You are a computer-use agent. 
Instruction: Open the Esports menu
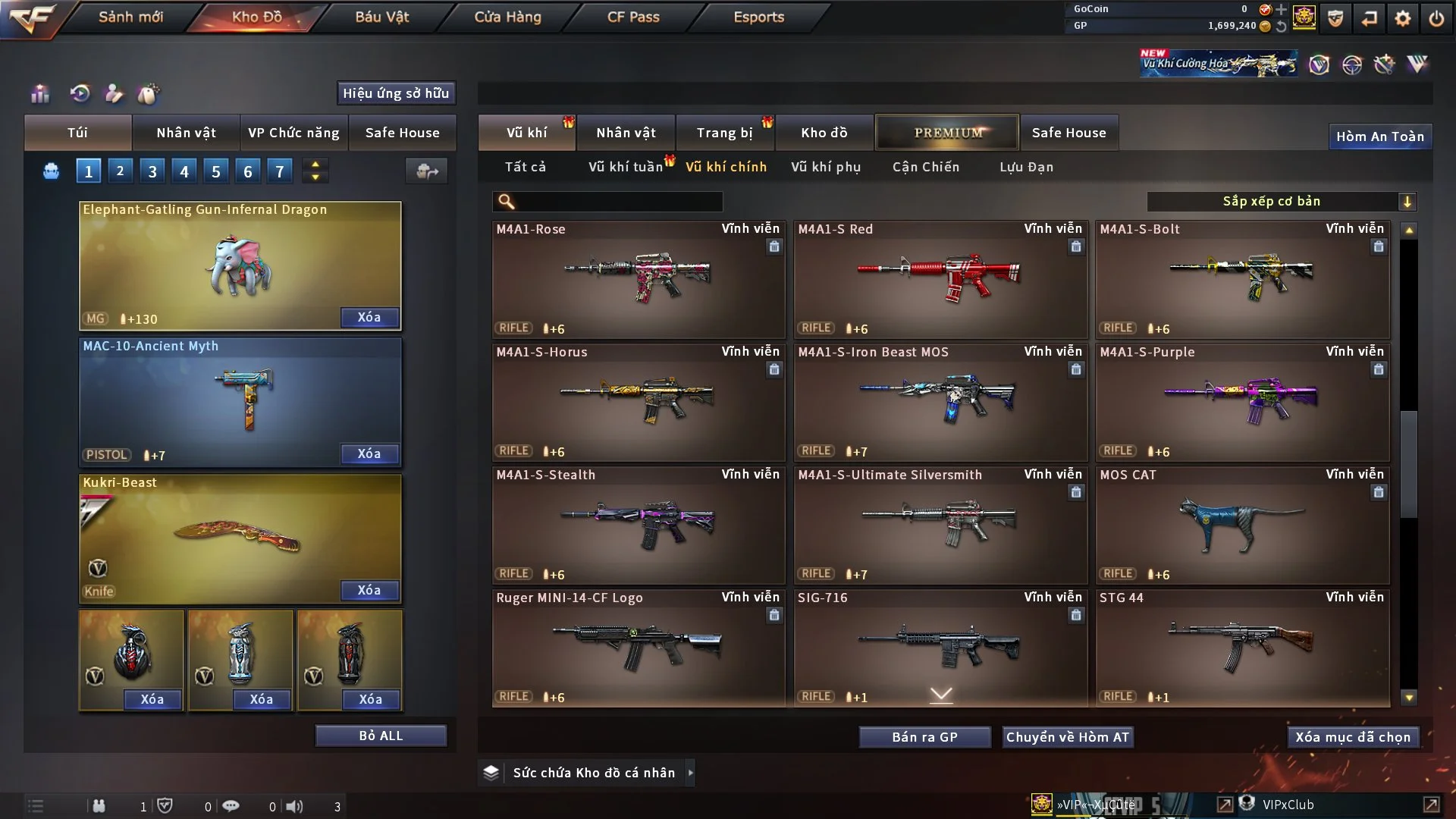point(758,17)
